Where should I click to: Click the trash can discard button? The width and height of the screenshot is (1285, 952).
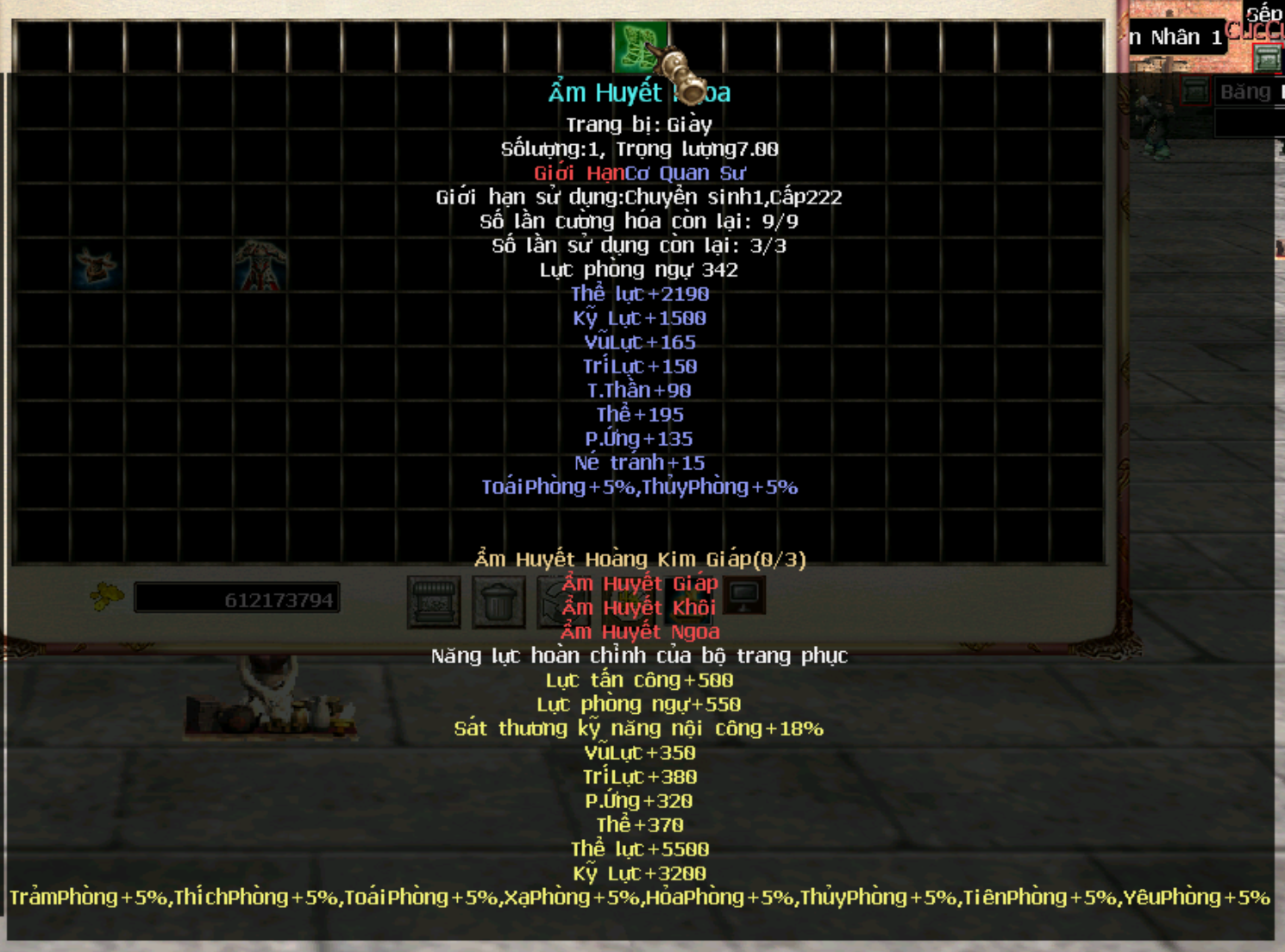(x=498, y=601)
